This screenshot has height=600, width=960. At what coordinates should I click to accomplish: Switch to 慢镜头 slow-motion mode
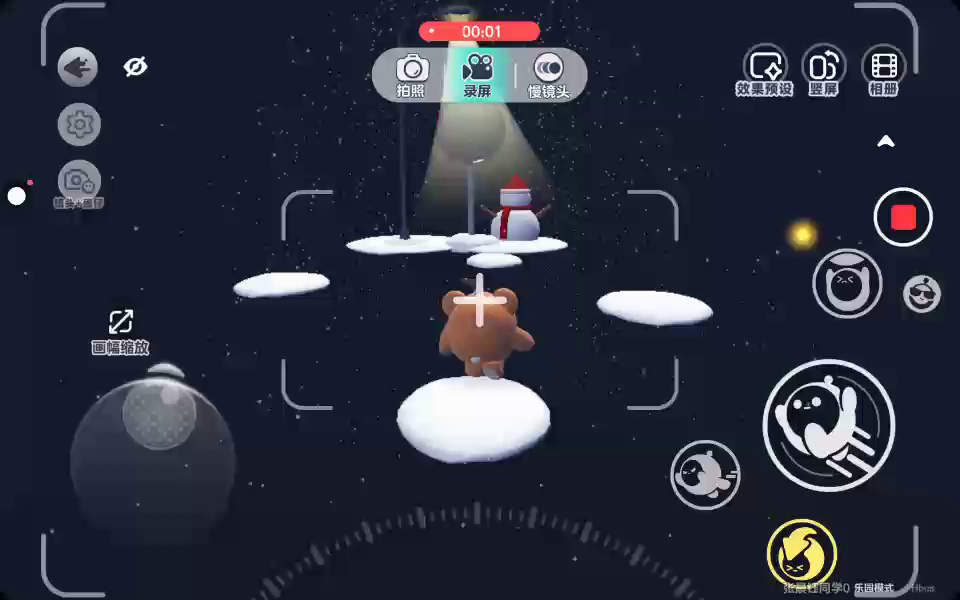tap(548, 75)
